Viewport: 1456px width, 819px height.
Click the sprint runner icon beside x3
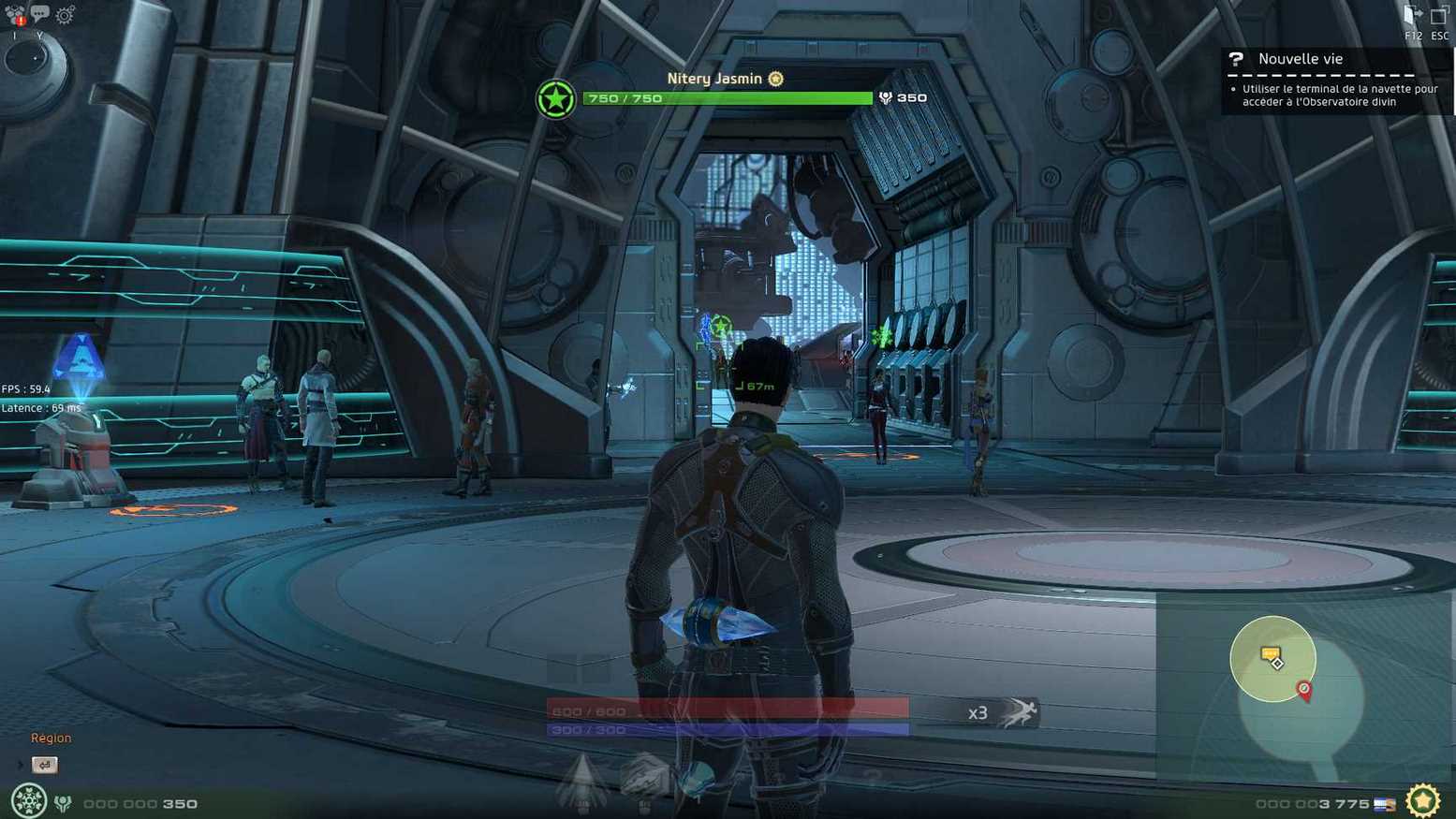pos(1019,713)
